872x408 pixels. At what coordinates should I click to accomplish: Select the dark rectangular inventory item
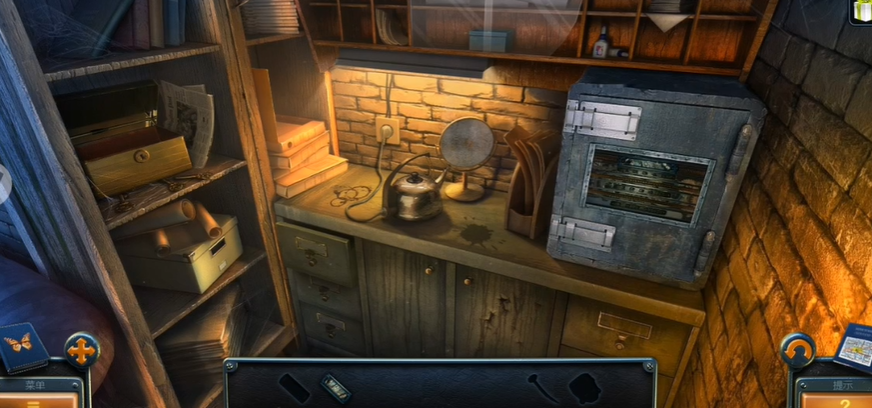pyautogui.click(x=293, y=388)
